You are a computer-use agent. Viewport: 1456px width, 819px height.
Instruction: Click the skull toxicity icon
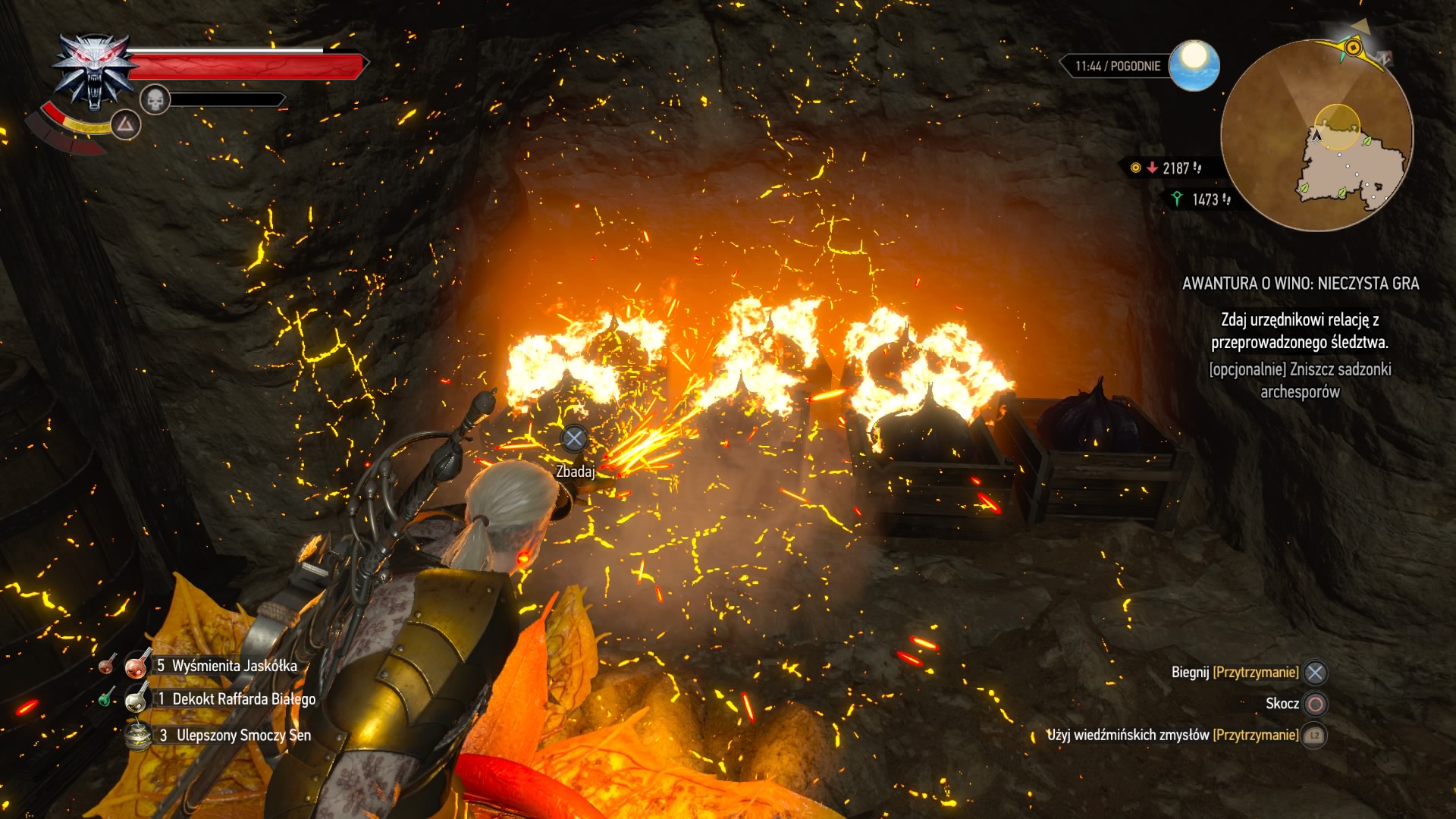[x=155, y=99]
